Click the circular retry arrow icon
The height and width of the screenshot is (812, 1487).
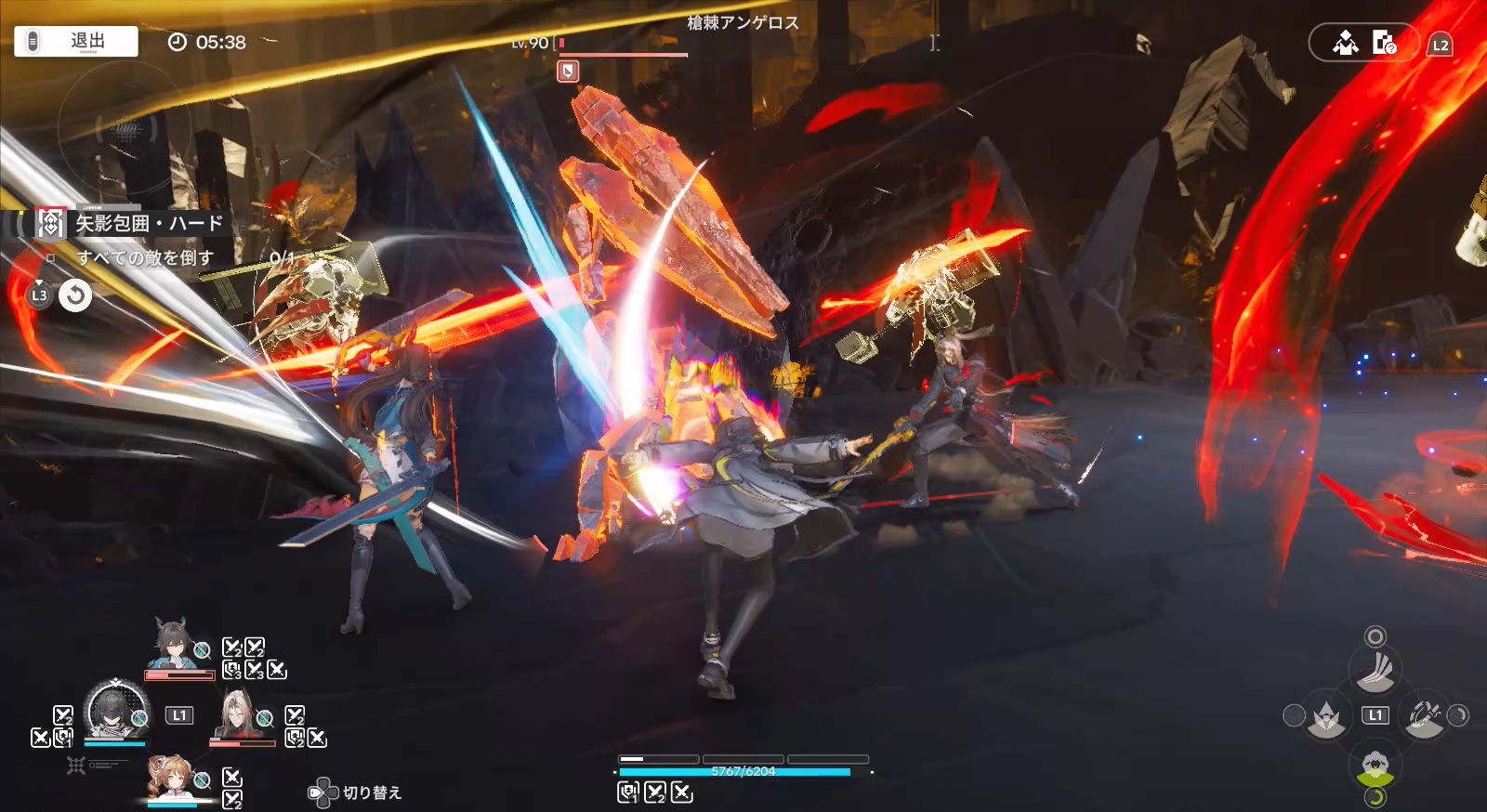coord(75,296)
